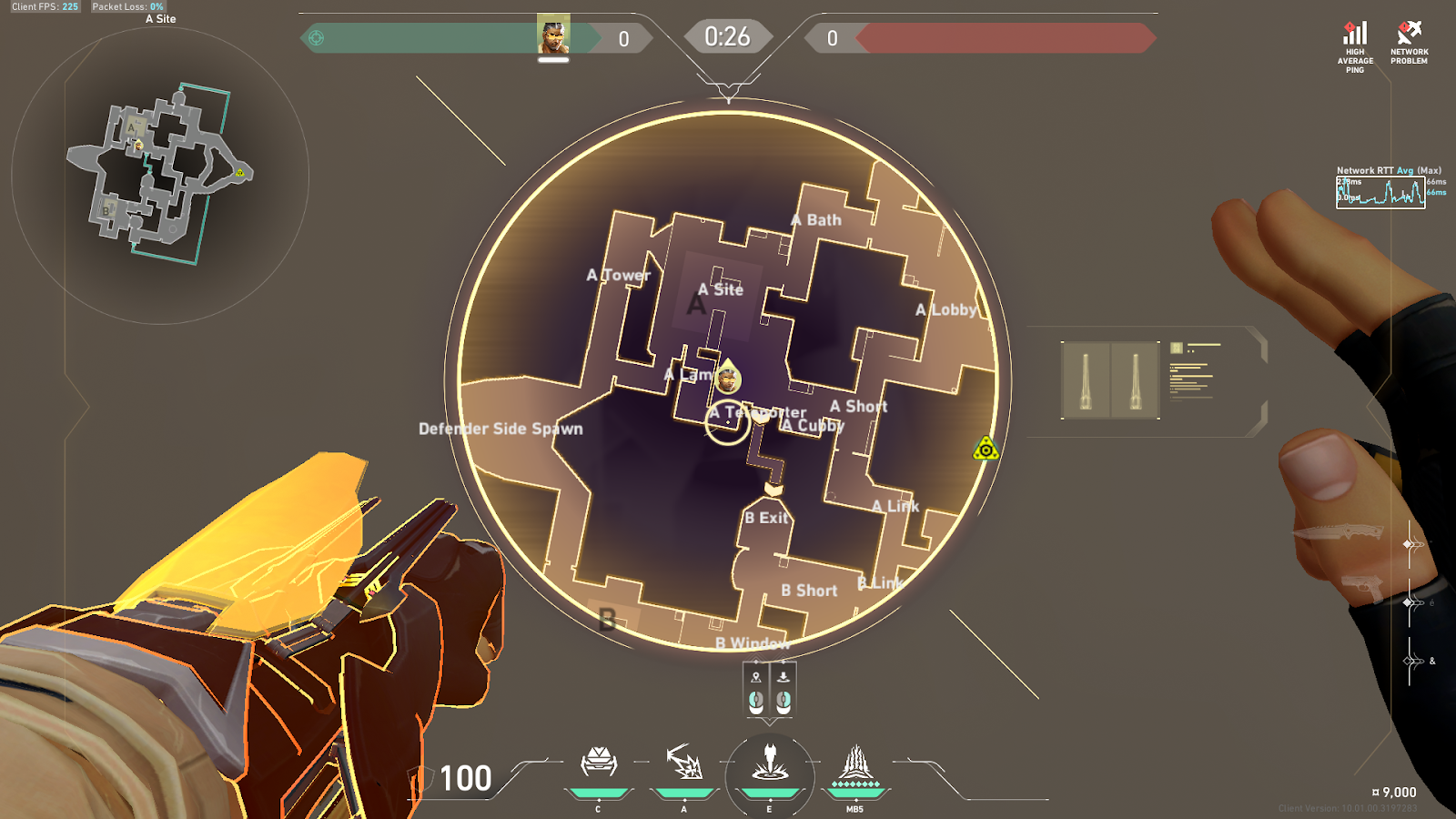Activate the Armageddon ultimate icon

pyautogui.click(x=854, y=765)
